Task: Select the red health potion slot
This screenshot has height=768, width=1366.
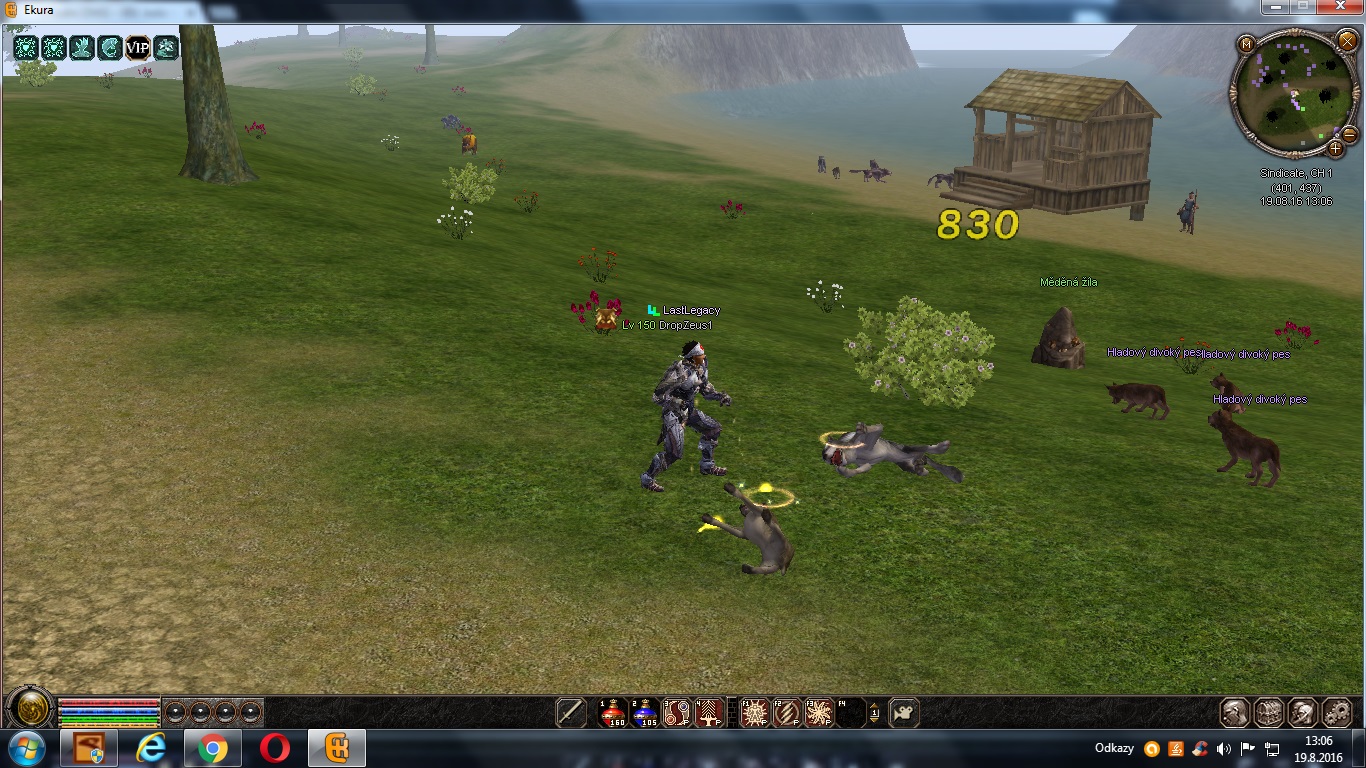Action: coord(612,712)
